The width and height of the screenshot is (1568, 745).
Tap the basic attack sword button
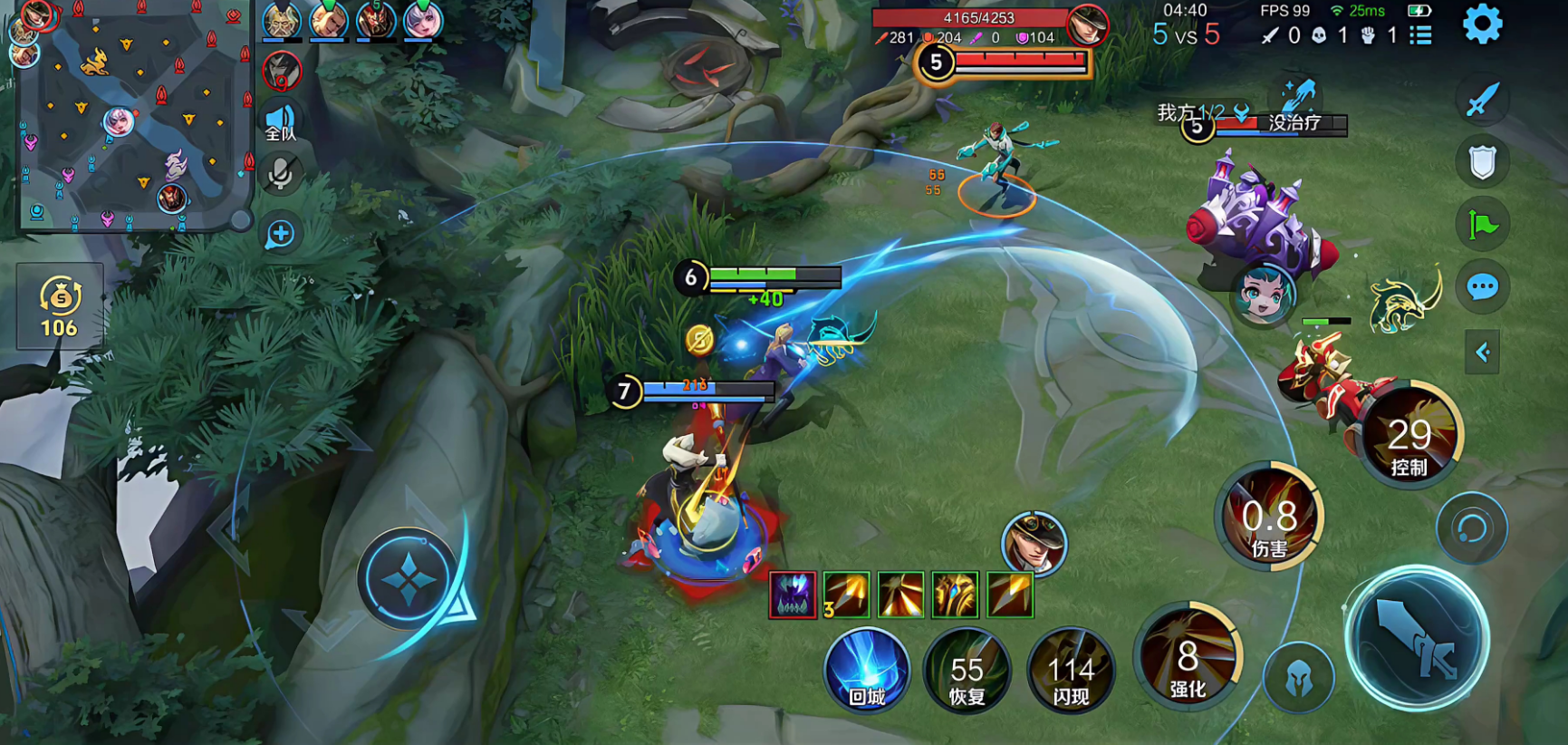[1417, 639]
